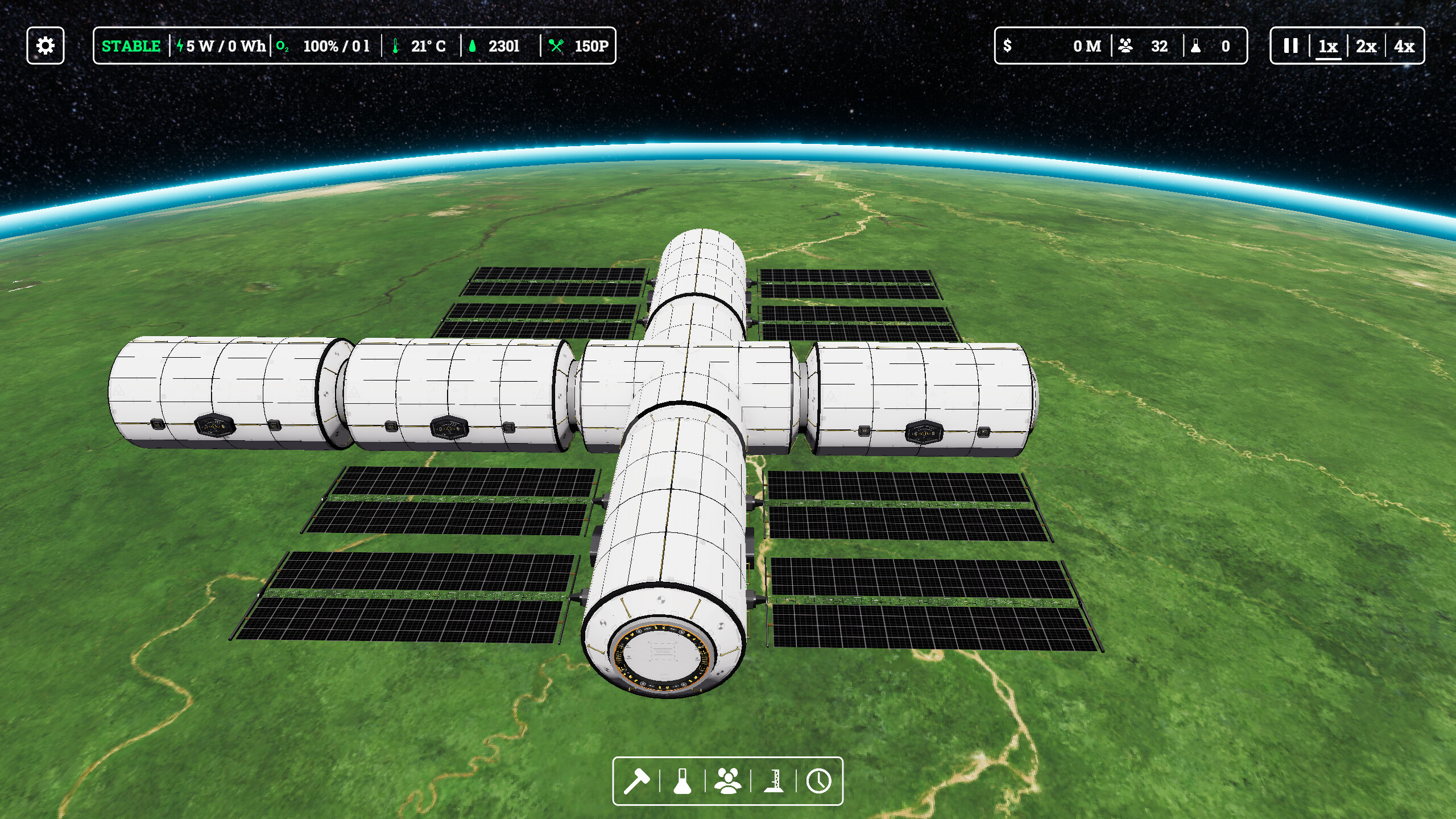Click the money $ 0 M display
1456x819 pixels.
tap(1081, 47)
